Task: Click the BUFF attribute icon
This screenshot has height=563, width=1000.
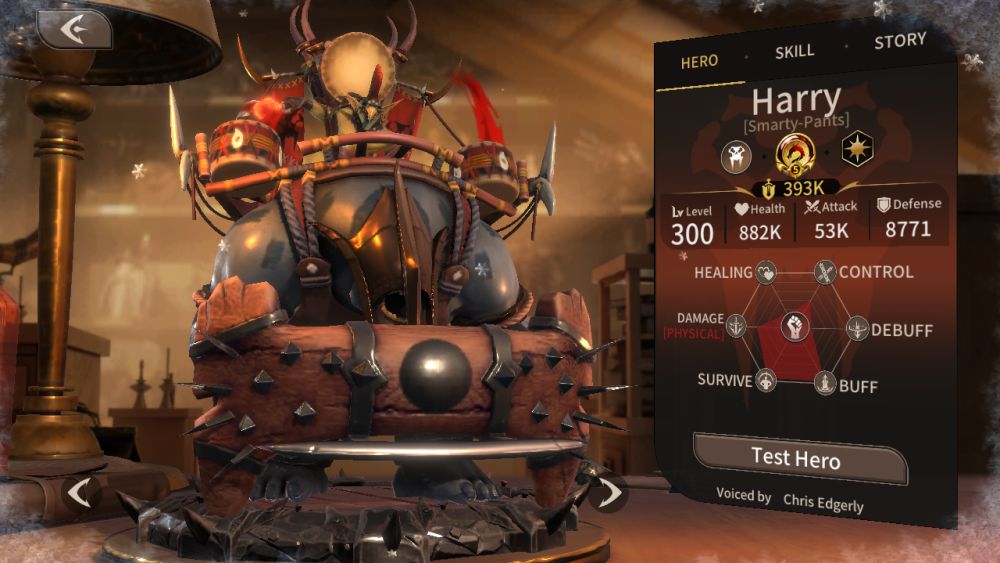Action: (825, 383)
